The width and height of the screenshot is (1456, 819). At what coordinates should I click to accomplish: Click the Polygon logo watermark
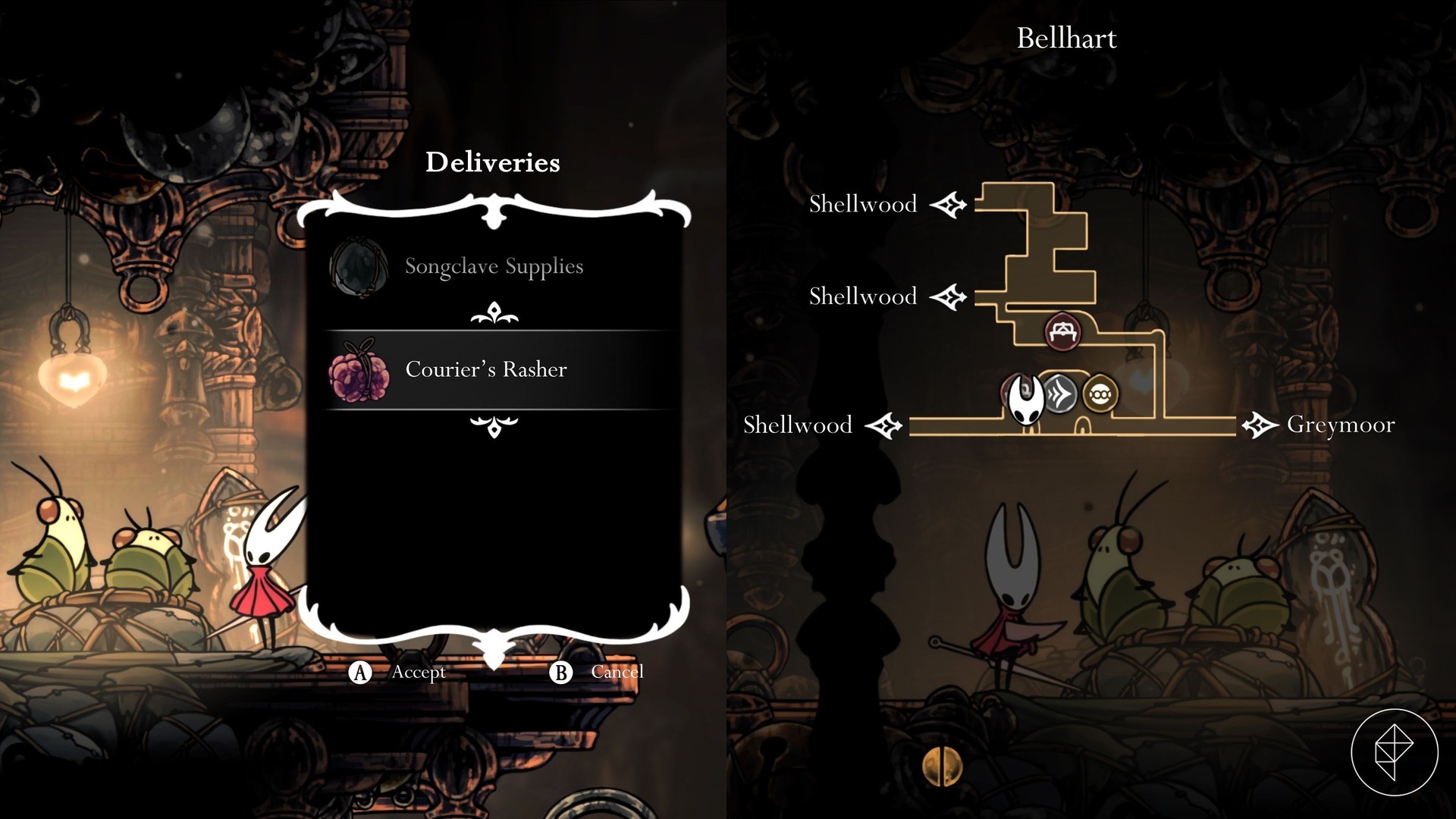[x=1394, y=752]
